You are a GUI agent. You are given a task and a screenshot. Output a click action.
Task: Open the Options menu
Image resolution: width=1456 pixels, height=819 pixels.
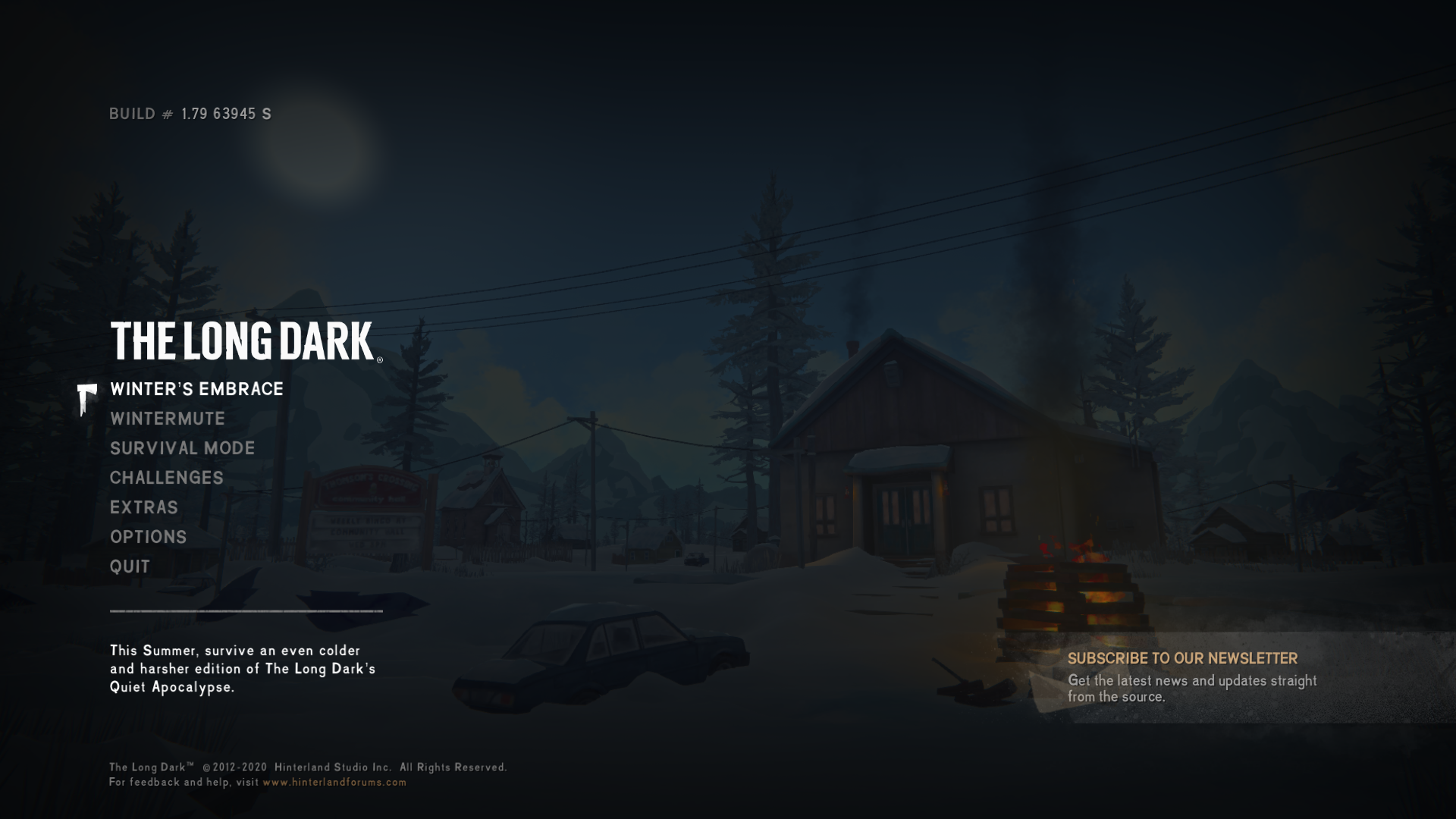point(149,537)
